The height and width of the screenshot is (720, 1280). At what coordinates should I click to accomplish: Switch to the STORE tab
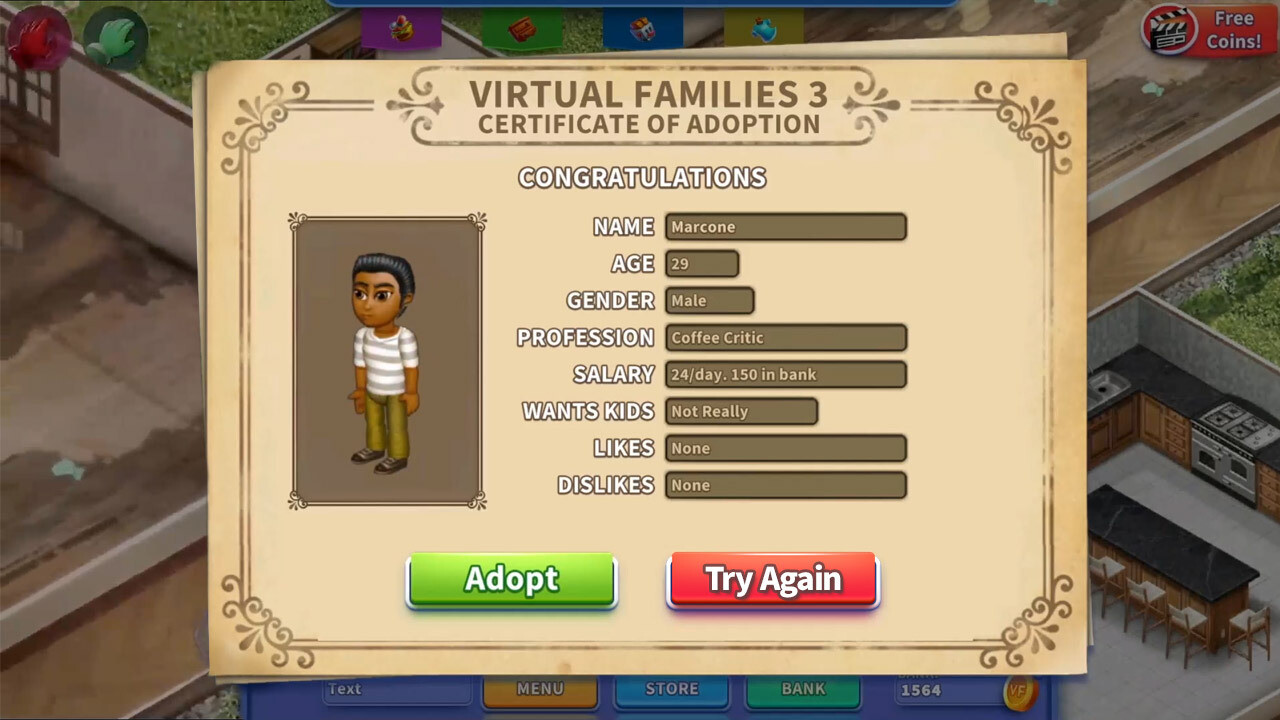point(671,689)
